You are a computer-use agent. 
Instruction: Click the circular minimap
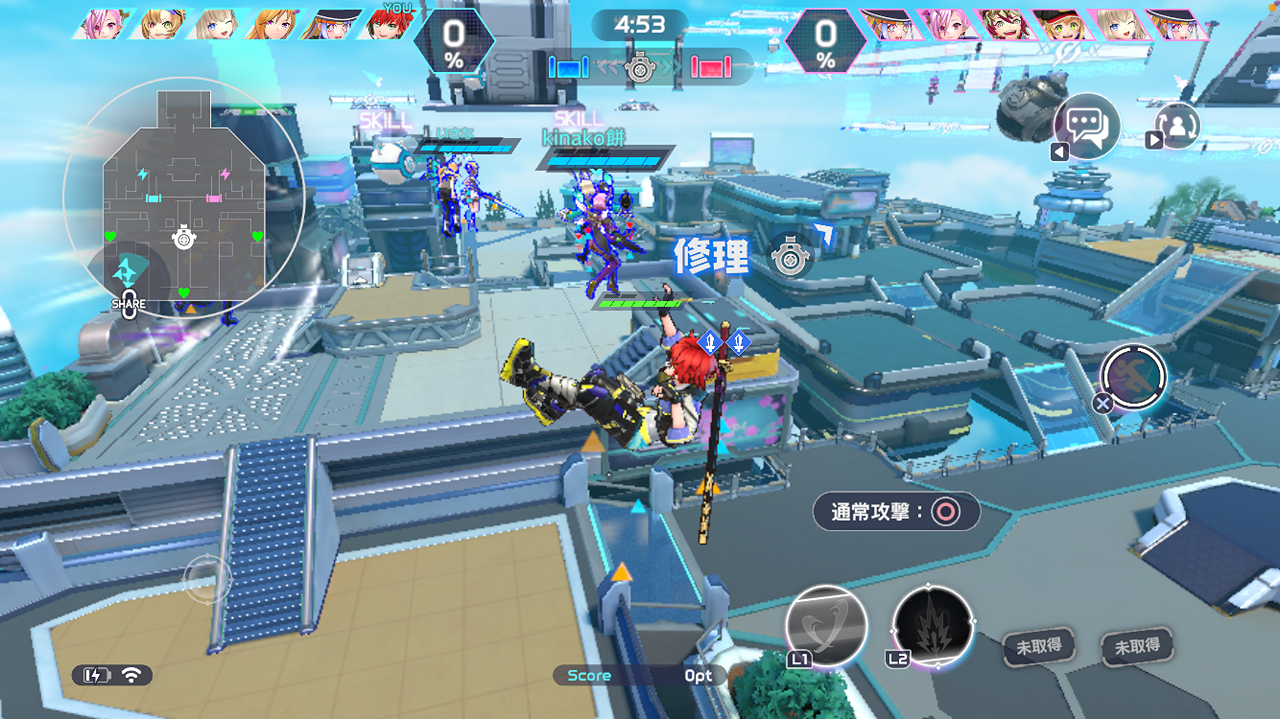183,198
